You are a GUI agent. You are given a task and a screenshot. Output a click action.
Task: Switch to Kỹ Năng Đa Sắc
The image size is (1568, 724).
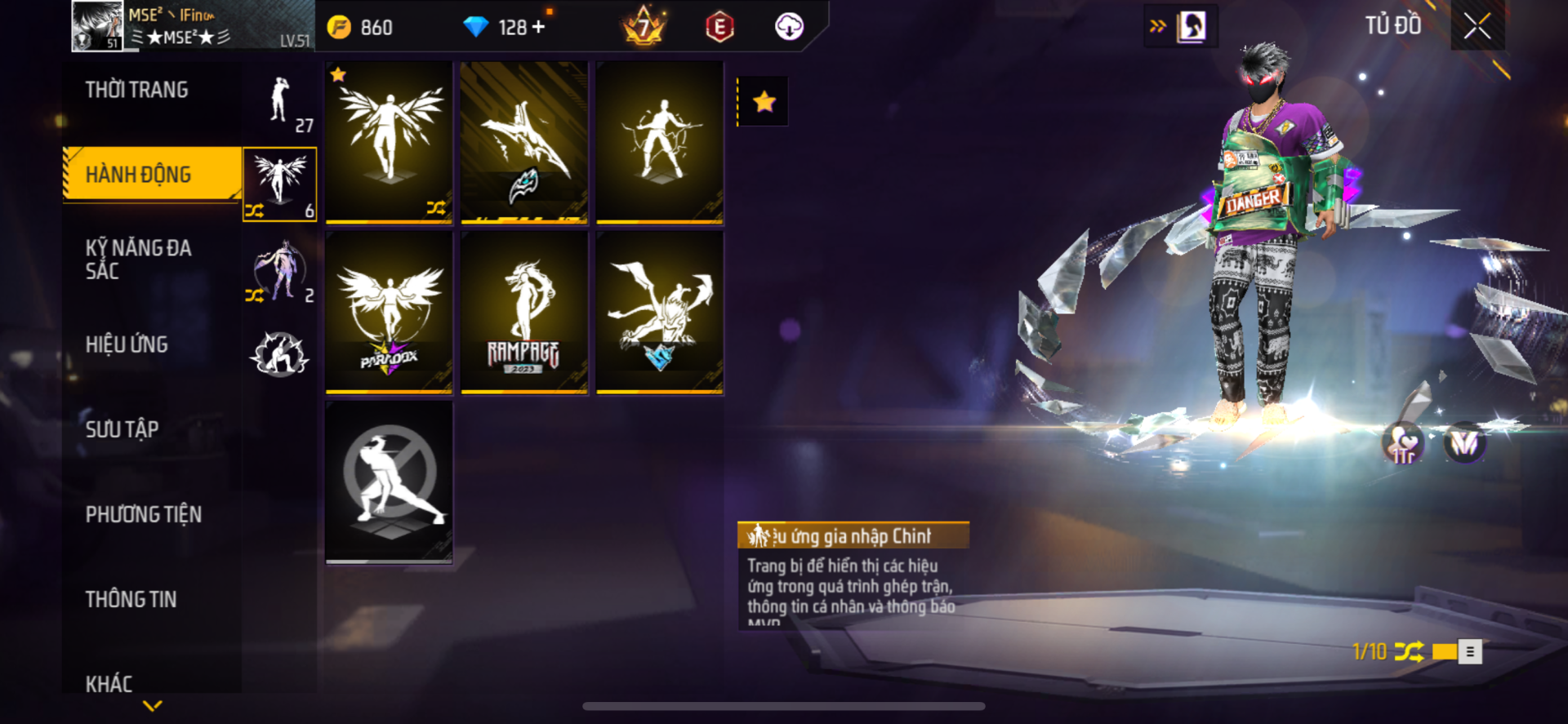pyautogui.click(x=139, y=260)
